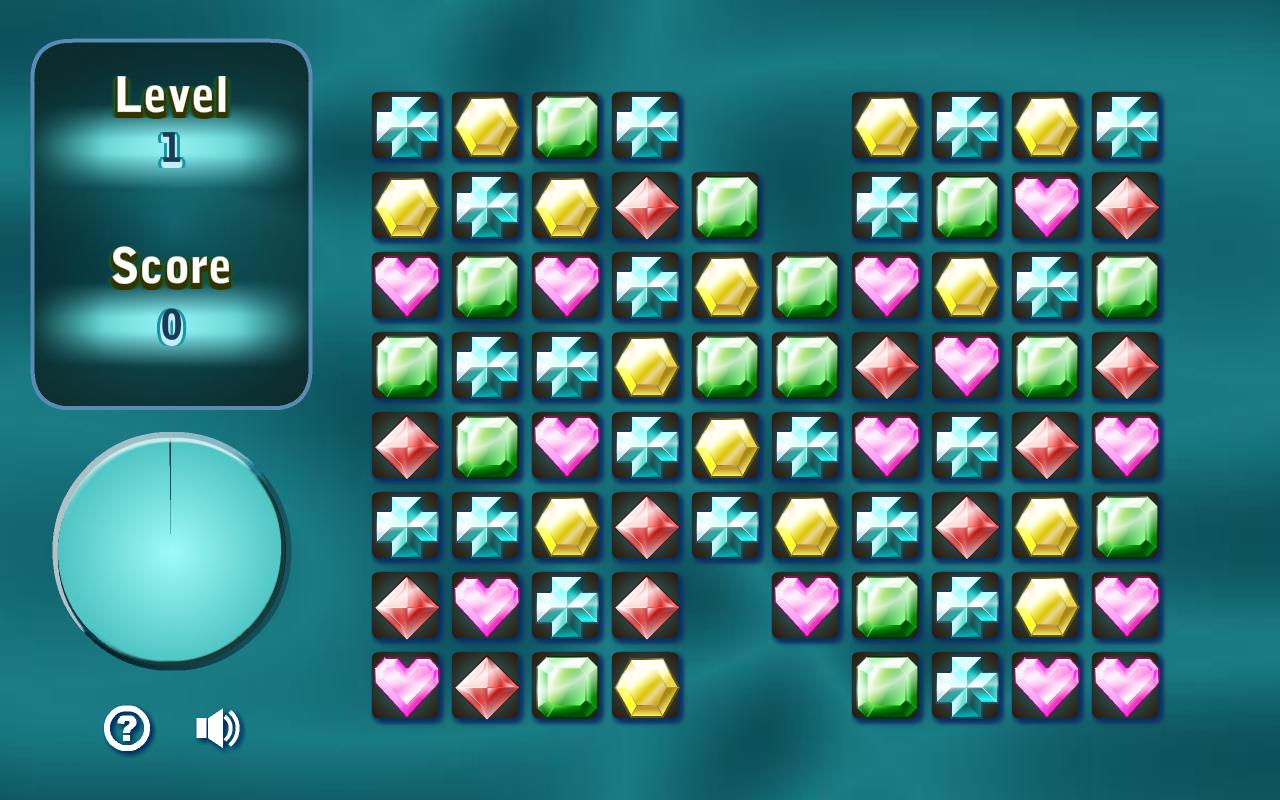The height and width of the screenshot is (800, 1280).
Task: Click the red diamond directly below the top-right snowflake
Action: click(x=1125, y=207)
